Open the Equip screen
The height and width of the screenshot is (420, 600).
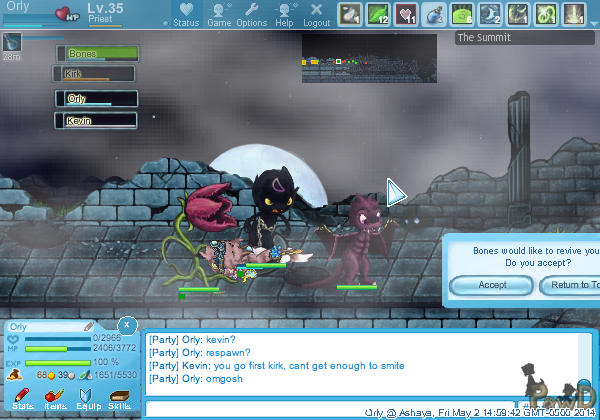point(87,399)
